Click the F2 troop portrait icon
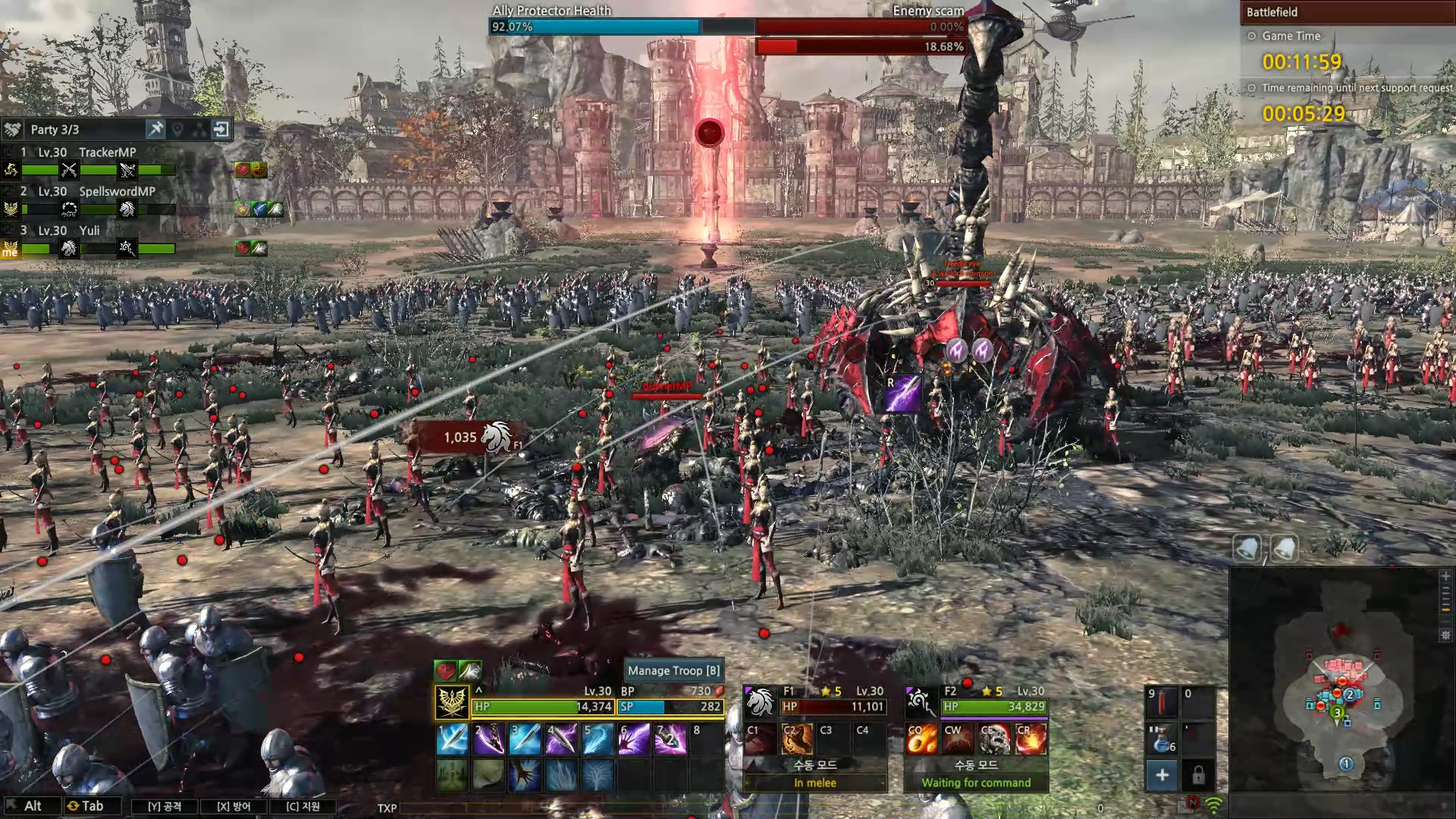 [x=920, y=701]
